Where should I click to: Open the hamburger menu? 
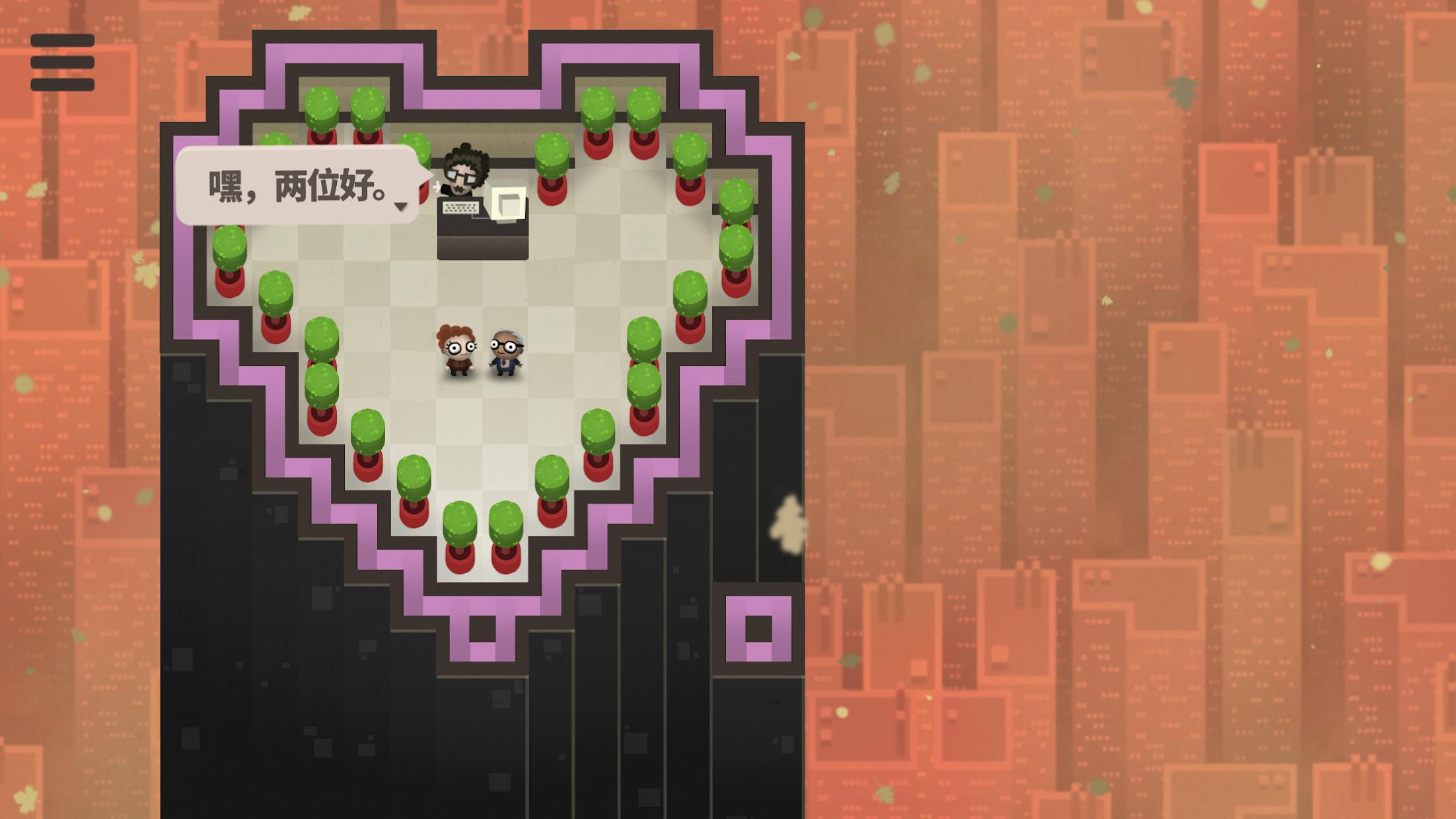[62, 63]
